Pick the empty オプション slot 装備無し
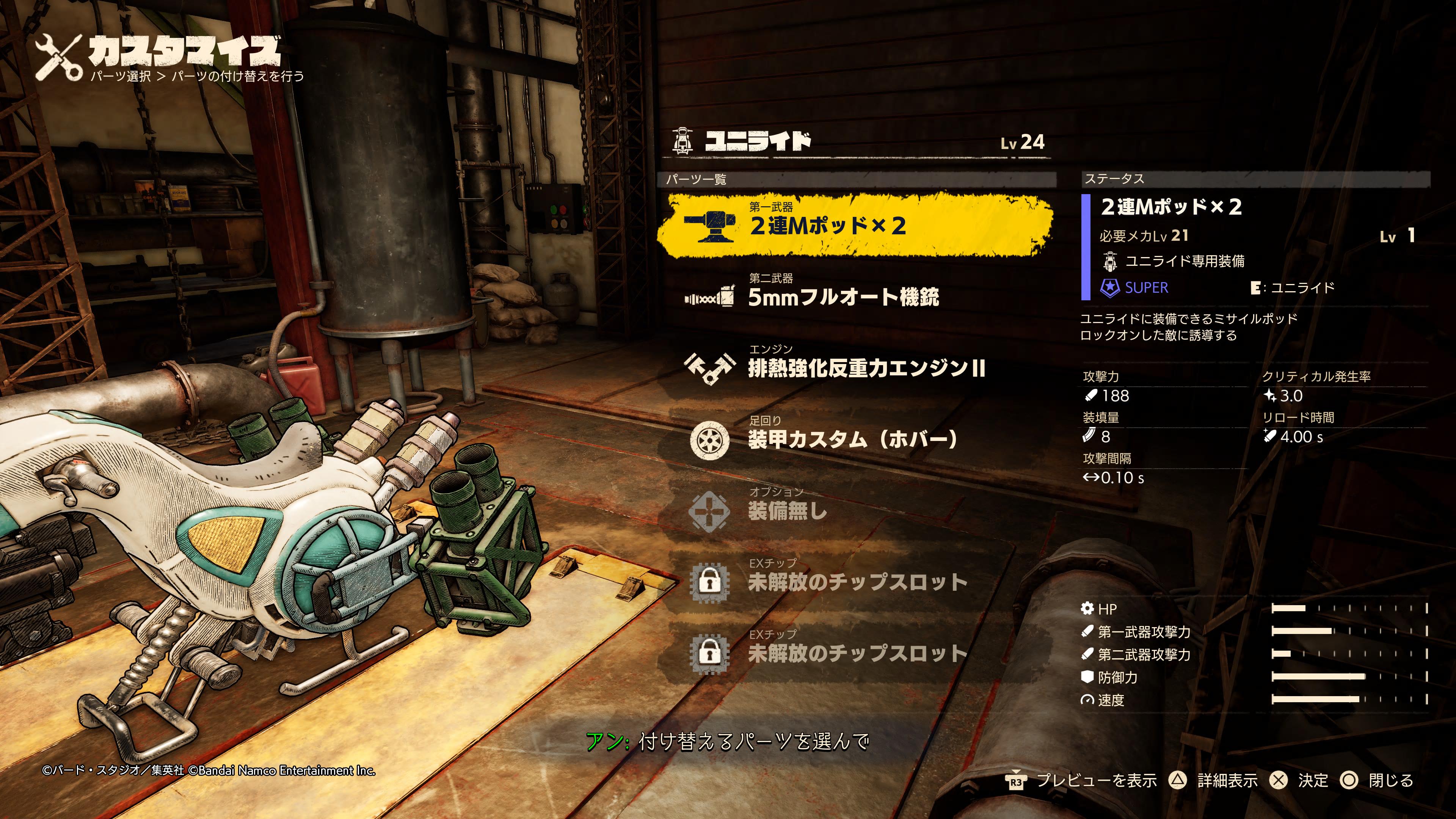The image size is (1456, 819). (x=787, y=510)
